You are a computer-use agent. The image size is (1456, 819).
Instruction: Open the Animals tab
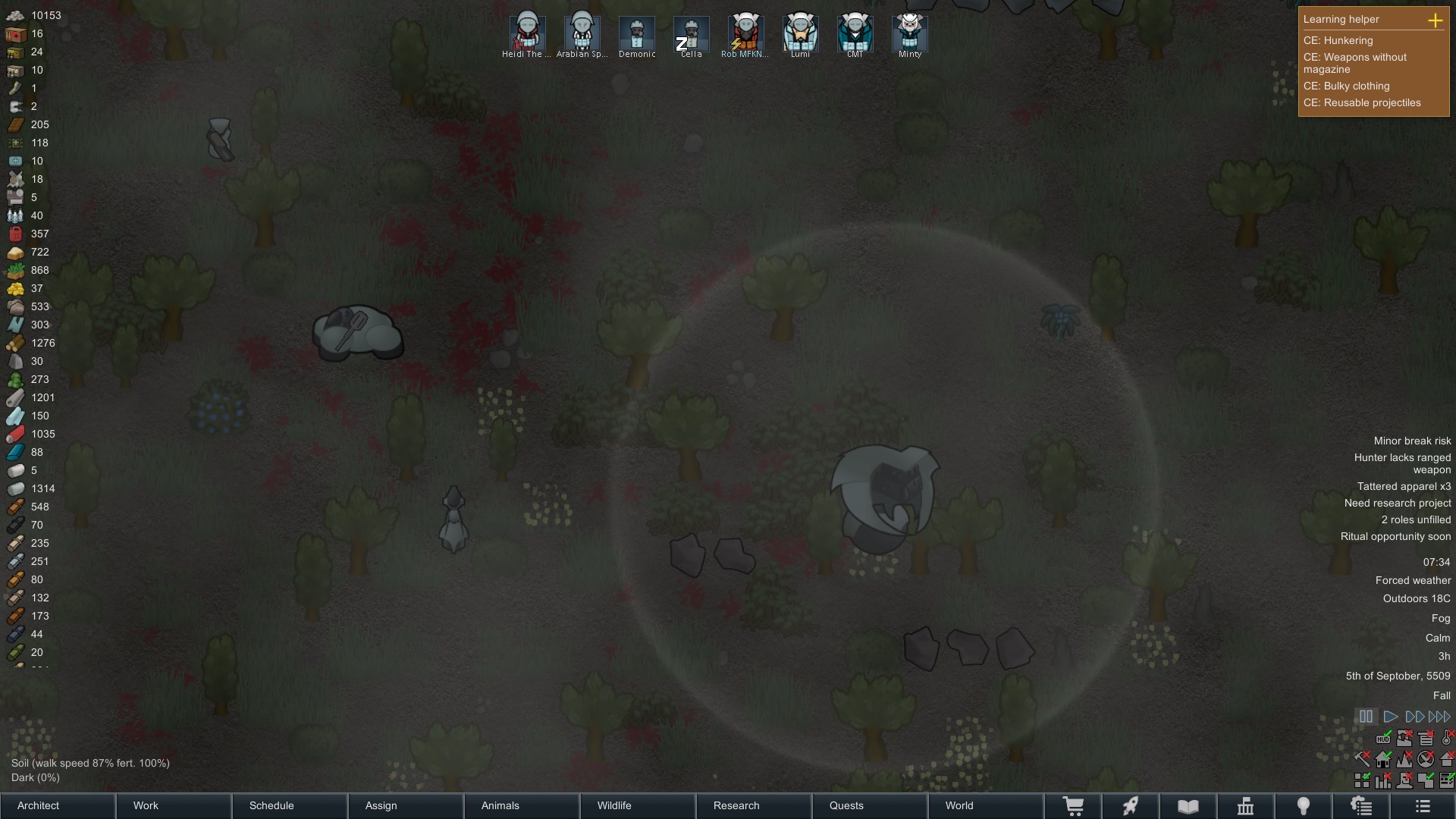[x=522, y=805]
